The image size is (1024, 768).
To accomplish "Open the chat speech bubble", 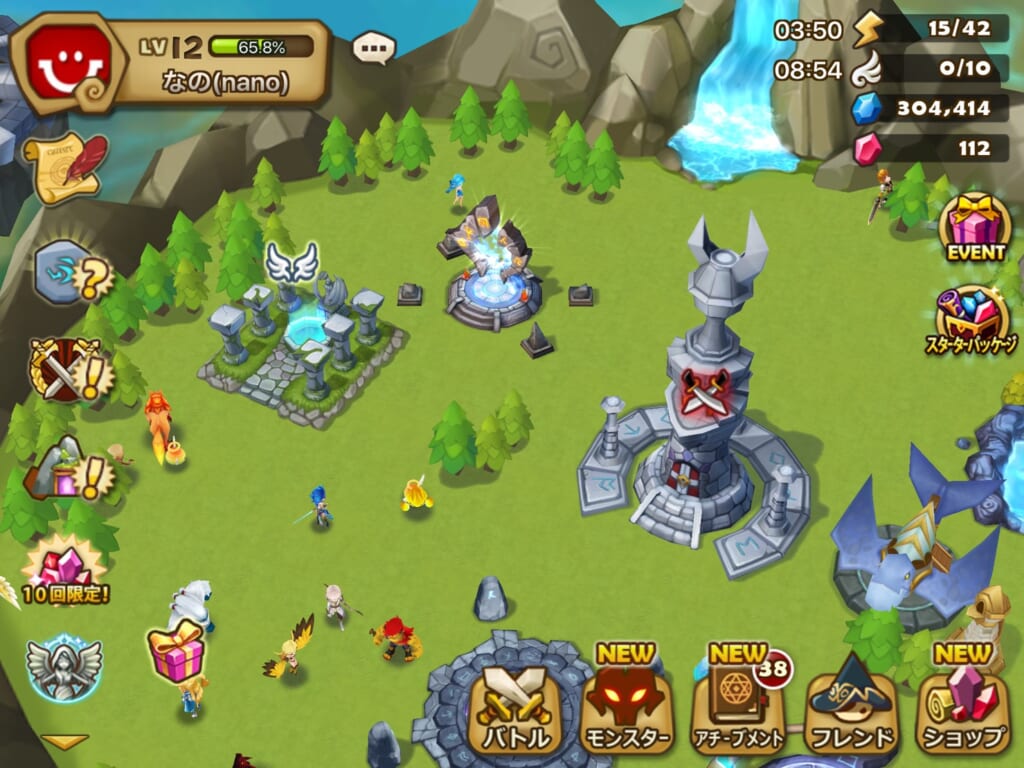I will (x=374, y=47).
